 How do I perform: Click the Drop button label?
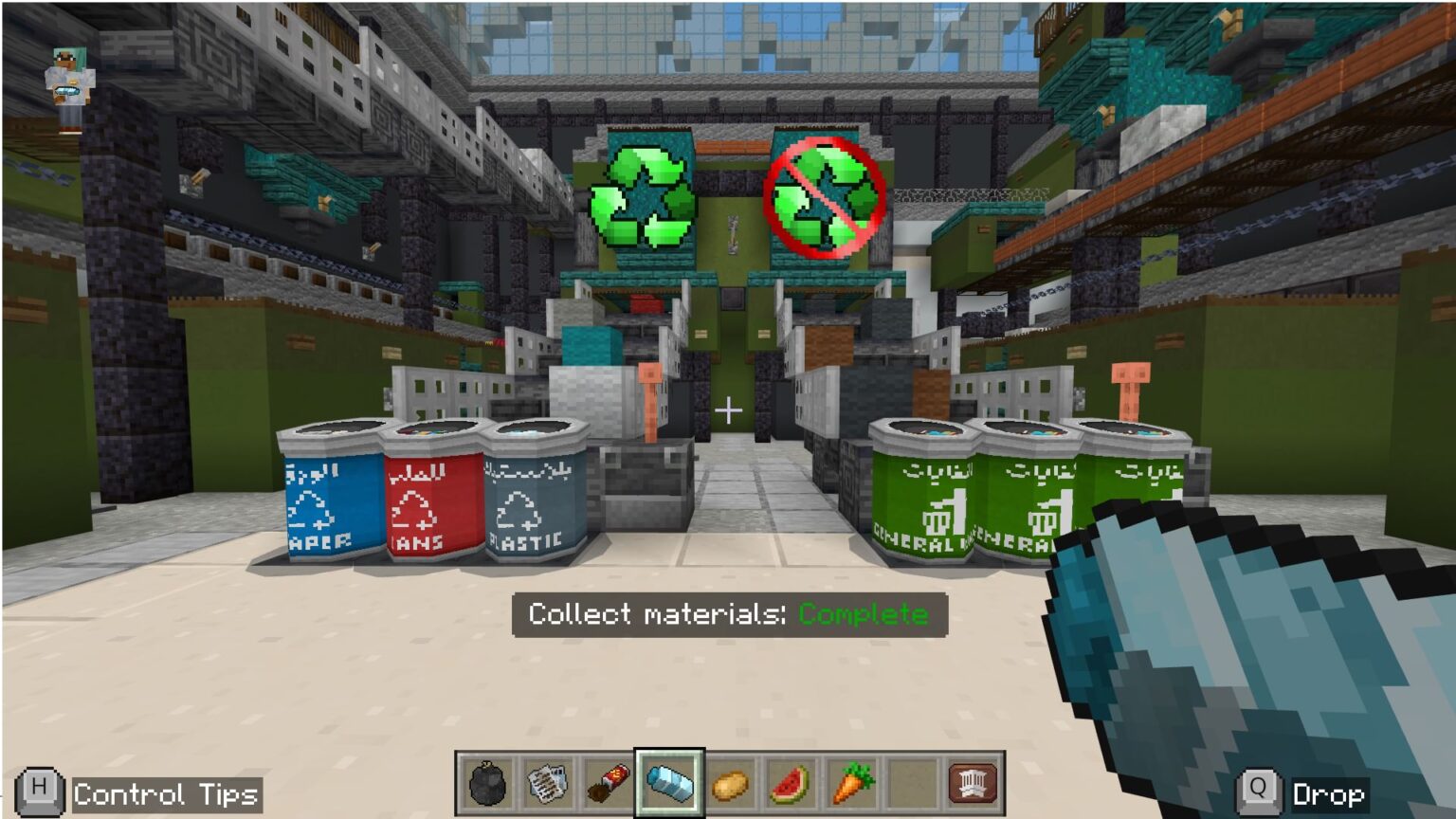point(1327,794)
